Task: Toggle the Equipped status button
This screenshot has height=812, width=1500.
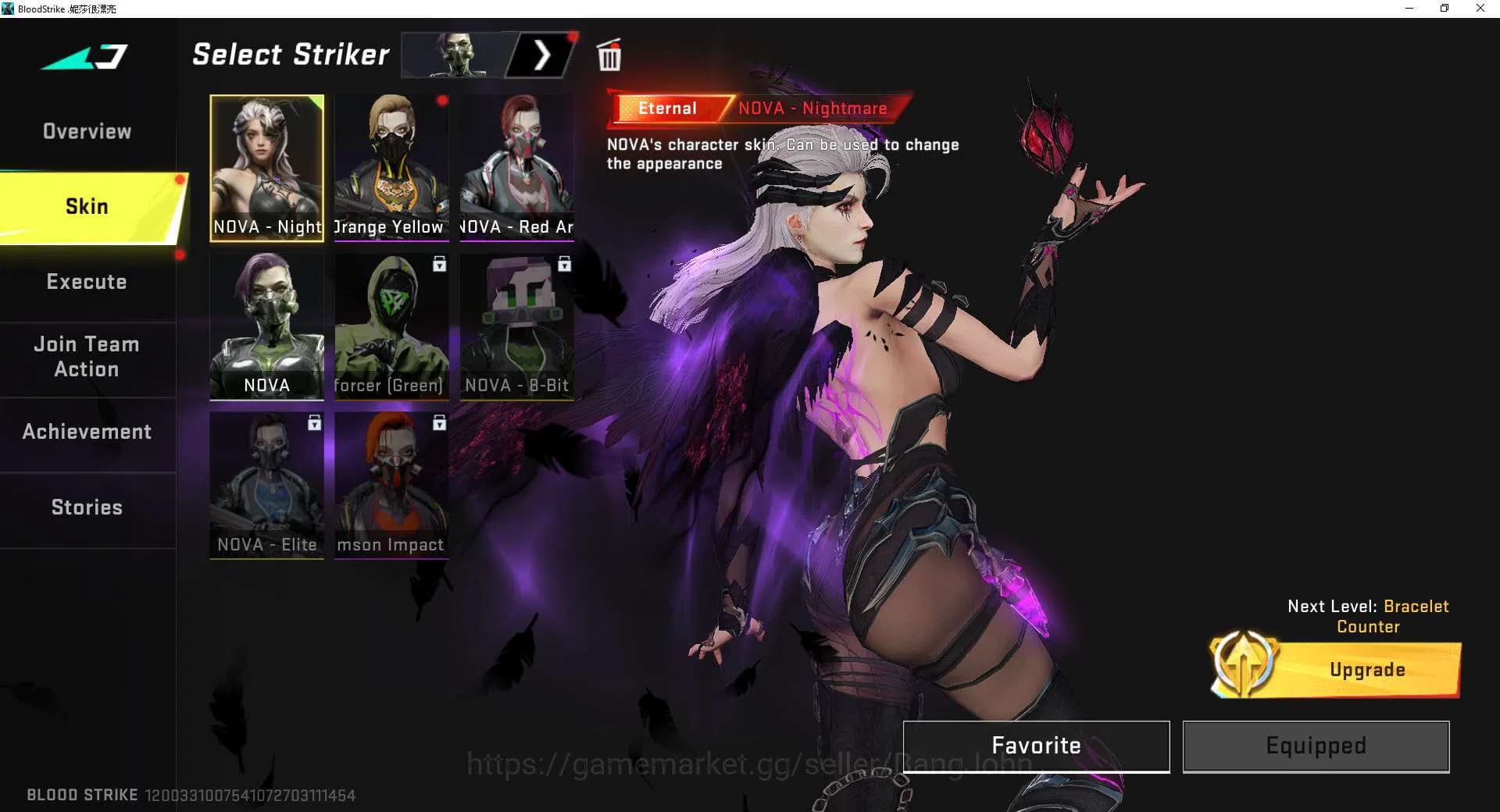Action: click(1315, 746)
